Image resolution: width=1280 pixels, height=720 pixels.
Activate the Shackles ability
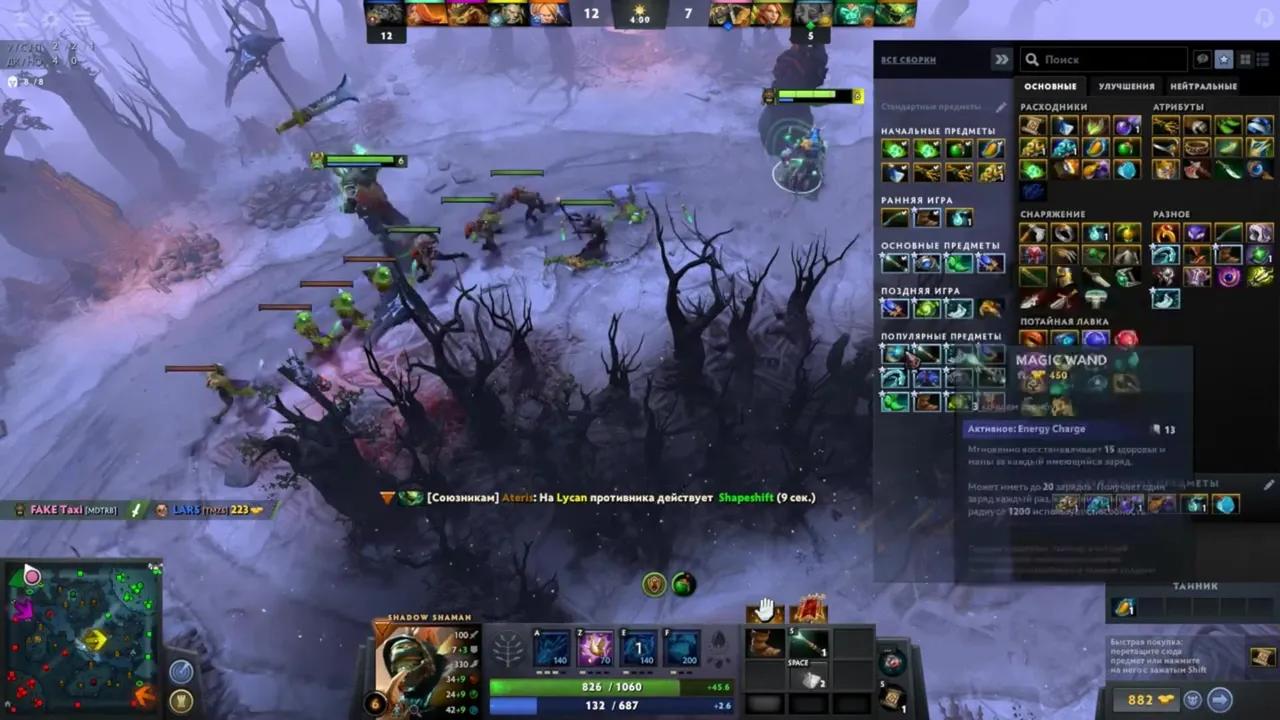pyautogui.click(x=638, y=646)
